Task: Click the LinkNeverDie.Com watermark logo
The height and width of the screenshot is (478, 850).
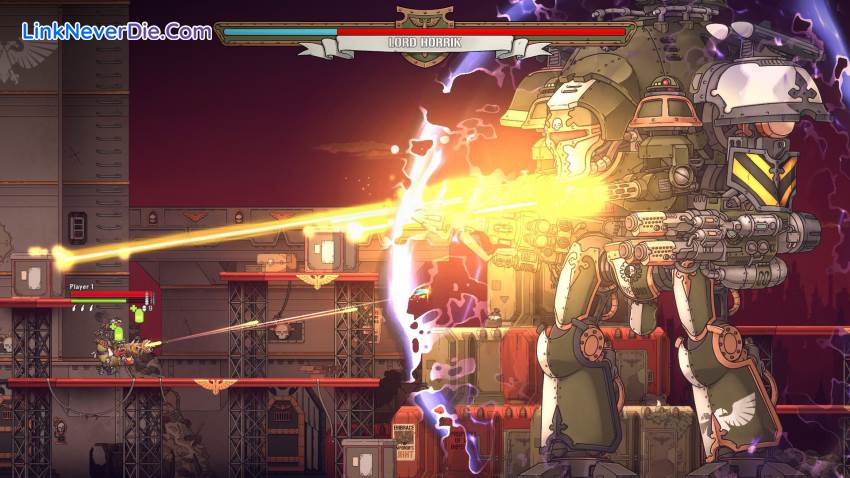Action: pos(117,31)
